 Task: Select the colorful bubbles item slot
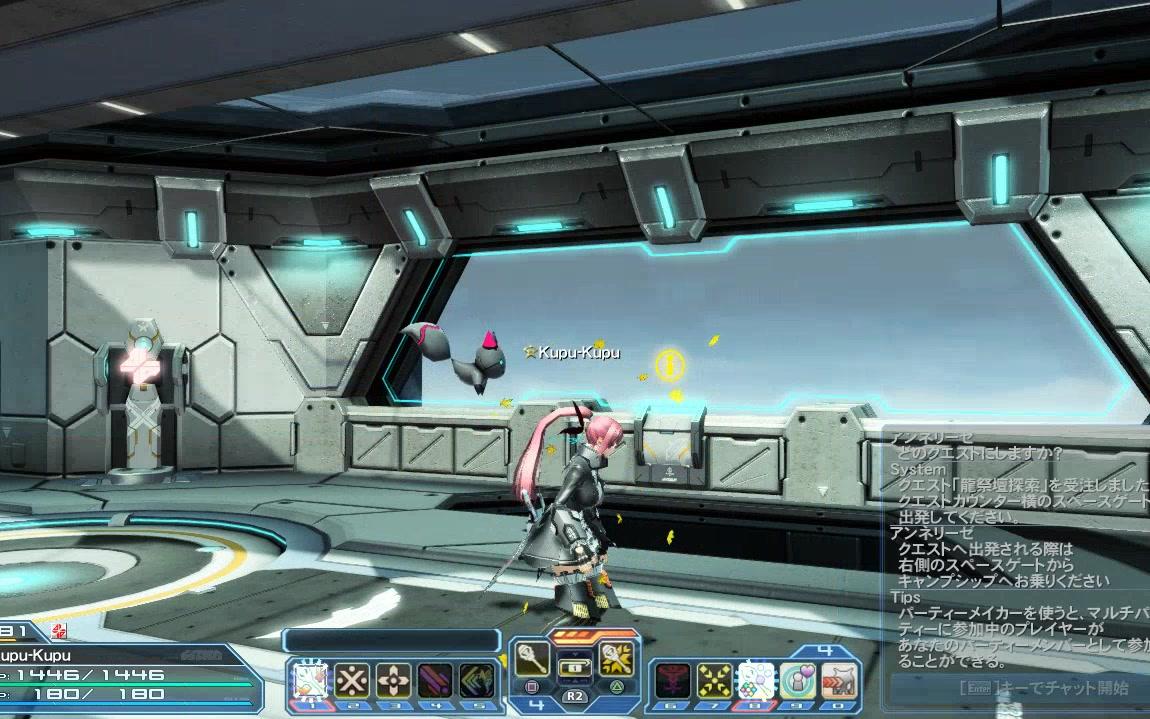[755, 680]
